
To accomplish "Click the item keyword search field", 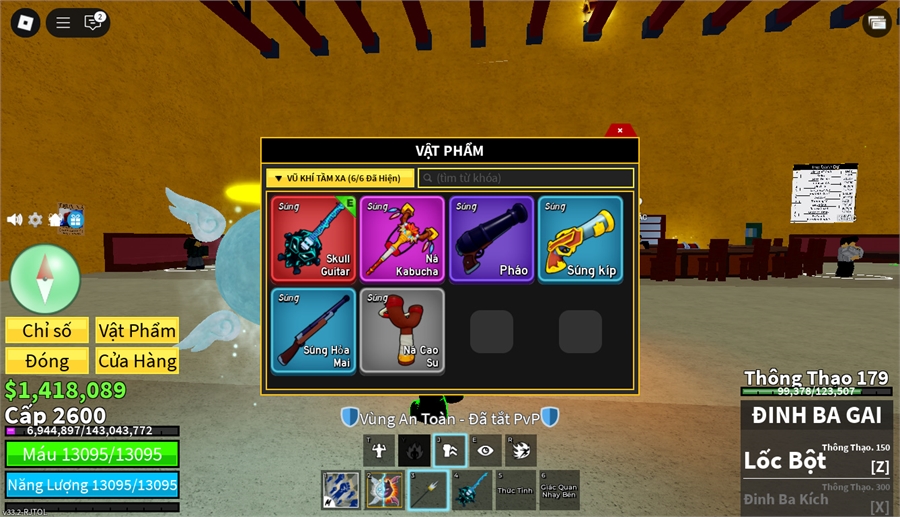I will point(526,178).
